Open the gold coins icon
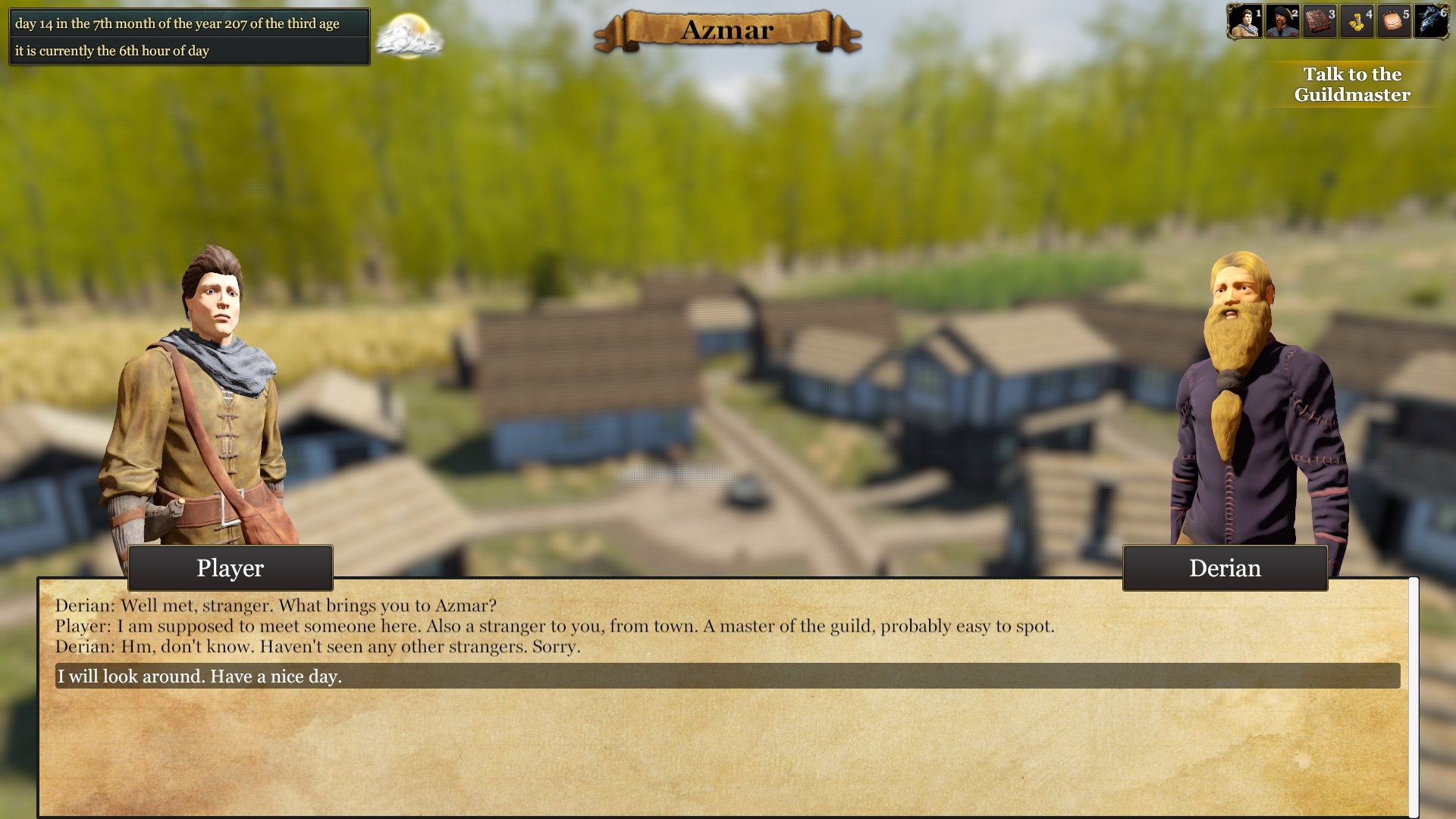Image resolution: width=1456 pixels, height=819 pixels. 1356,21
